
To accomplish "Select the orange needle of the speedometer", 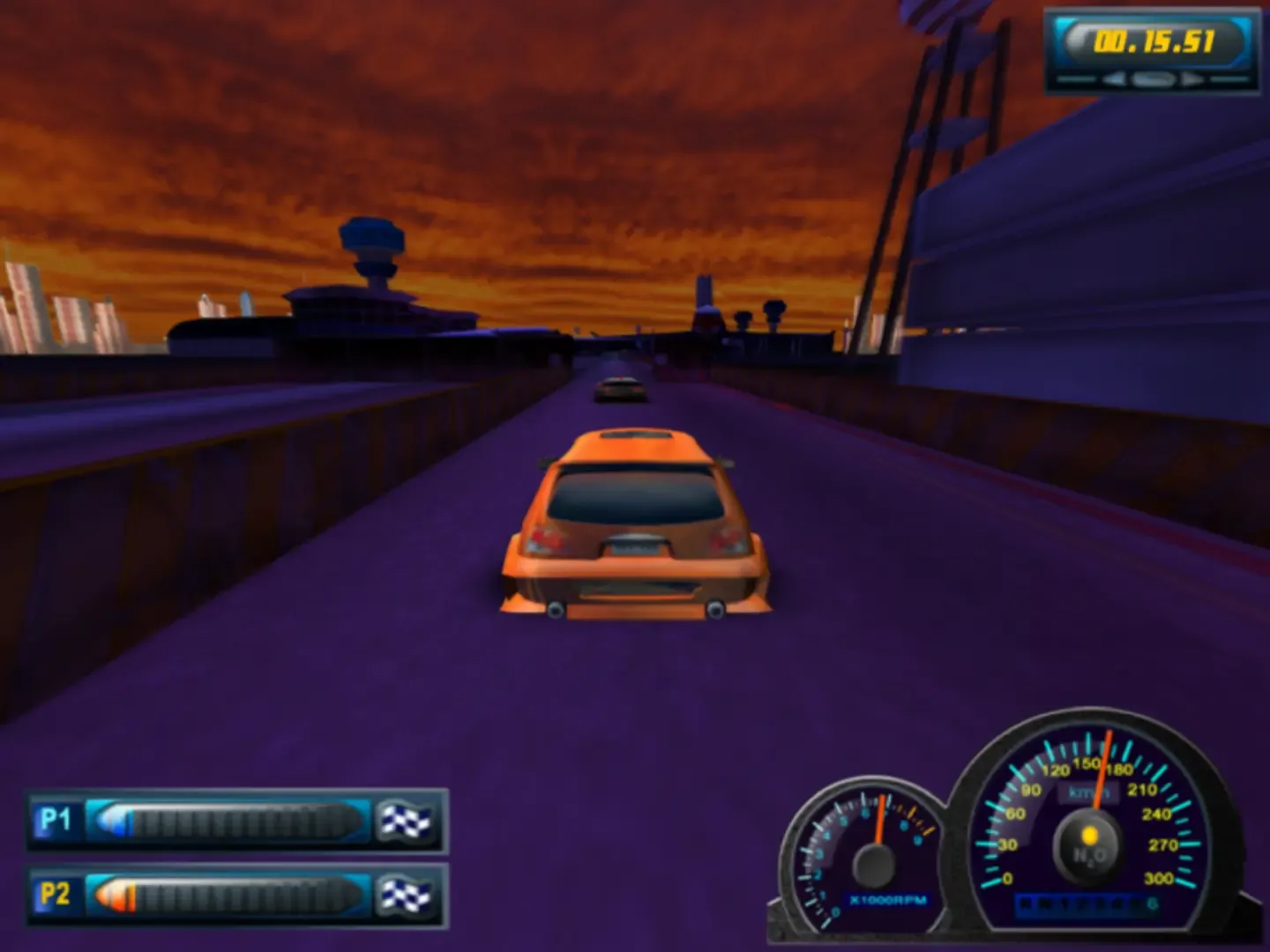I will (1102, 769).
